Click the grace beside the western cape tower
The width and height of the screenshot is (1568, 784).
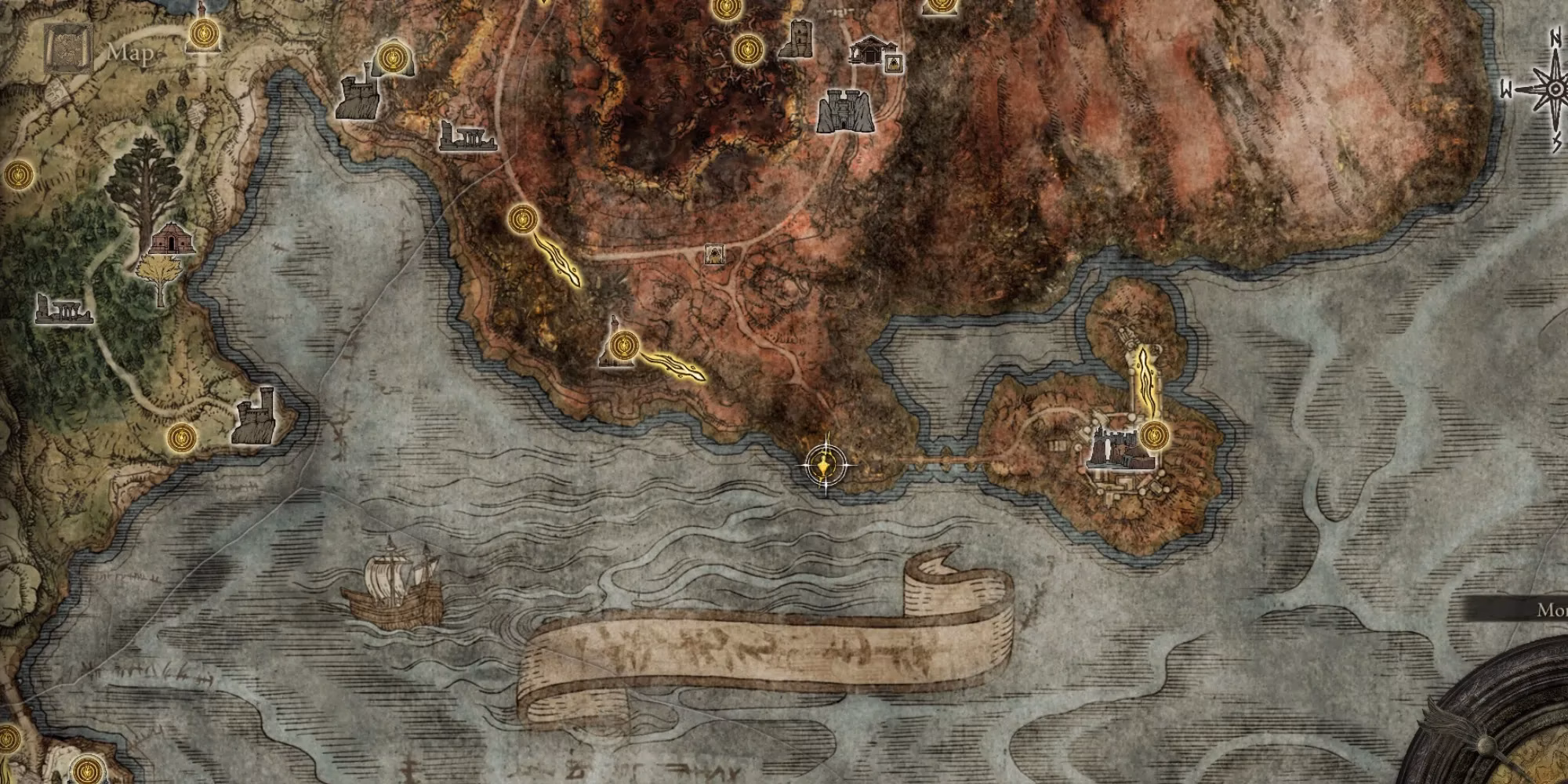coord(182,435)
